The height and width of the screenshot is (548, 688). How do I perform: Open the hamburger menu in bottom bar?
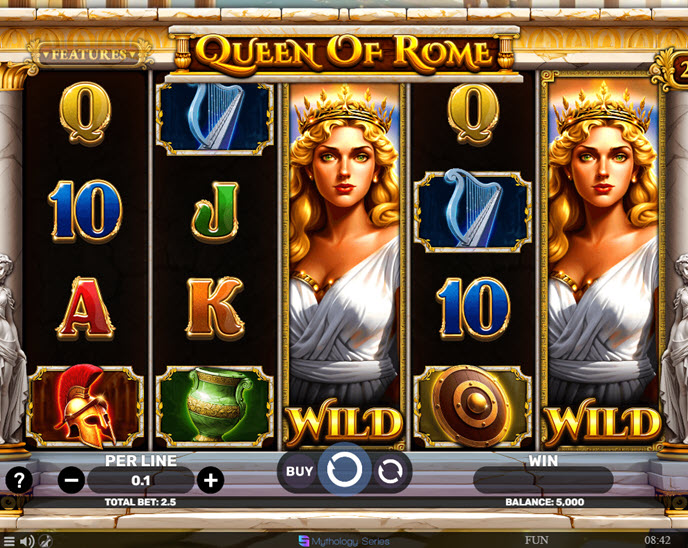[8, 541]
